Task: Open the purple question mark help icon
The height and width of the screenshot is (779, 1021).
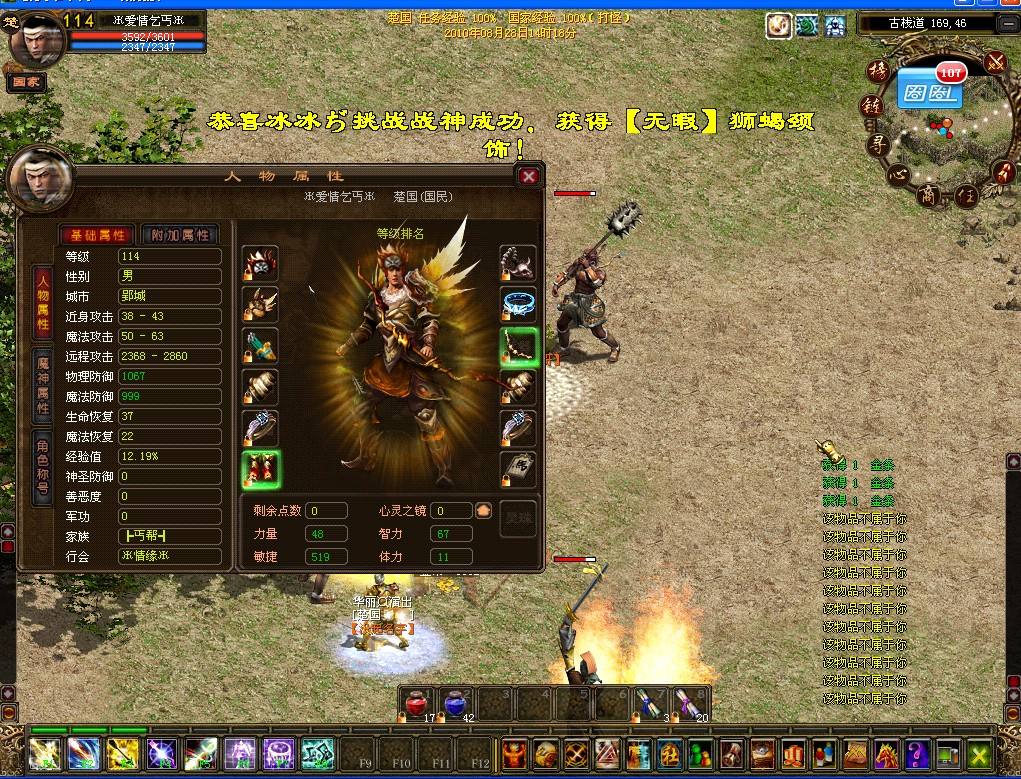Action: point(918,752)
